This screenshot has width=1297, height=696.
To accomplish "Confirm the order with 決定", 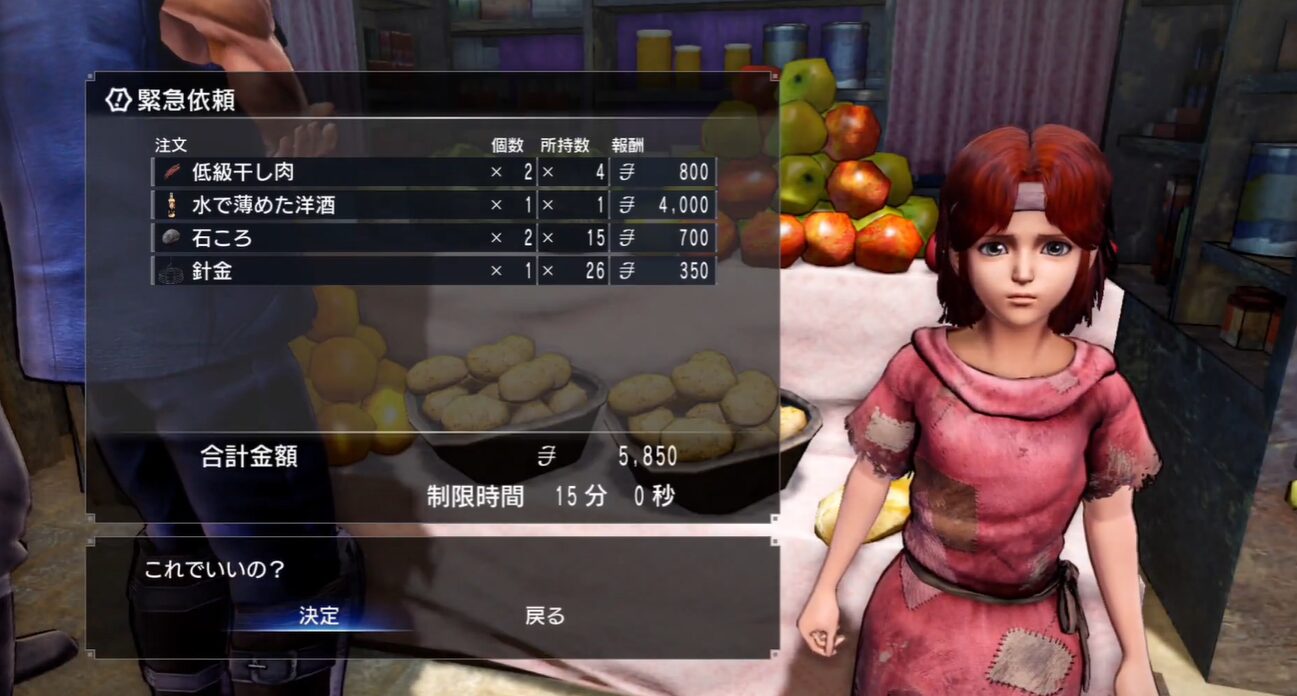I will point(320,615).
